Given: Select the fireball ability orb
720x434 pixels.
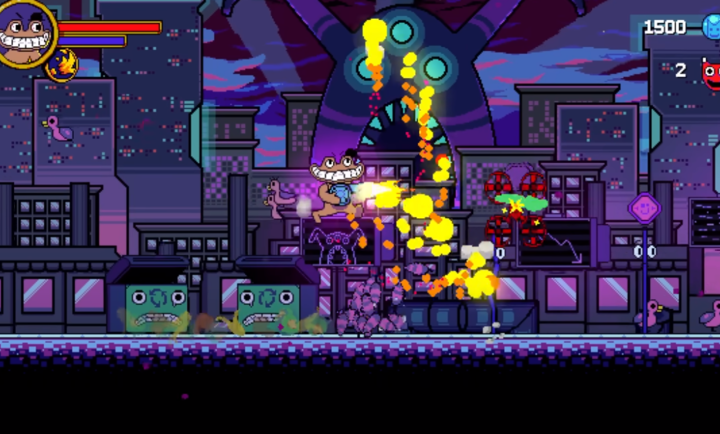Looking at the screenshot, I should [62, 65].
